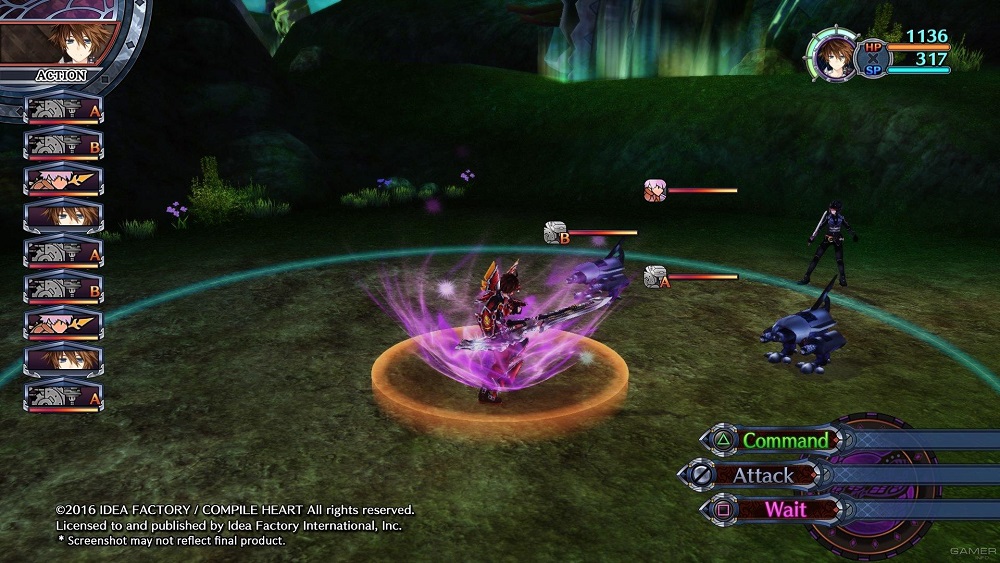Target the enemy A marker over the field
1000x563 pixels.
(657, 278)
